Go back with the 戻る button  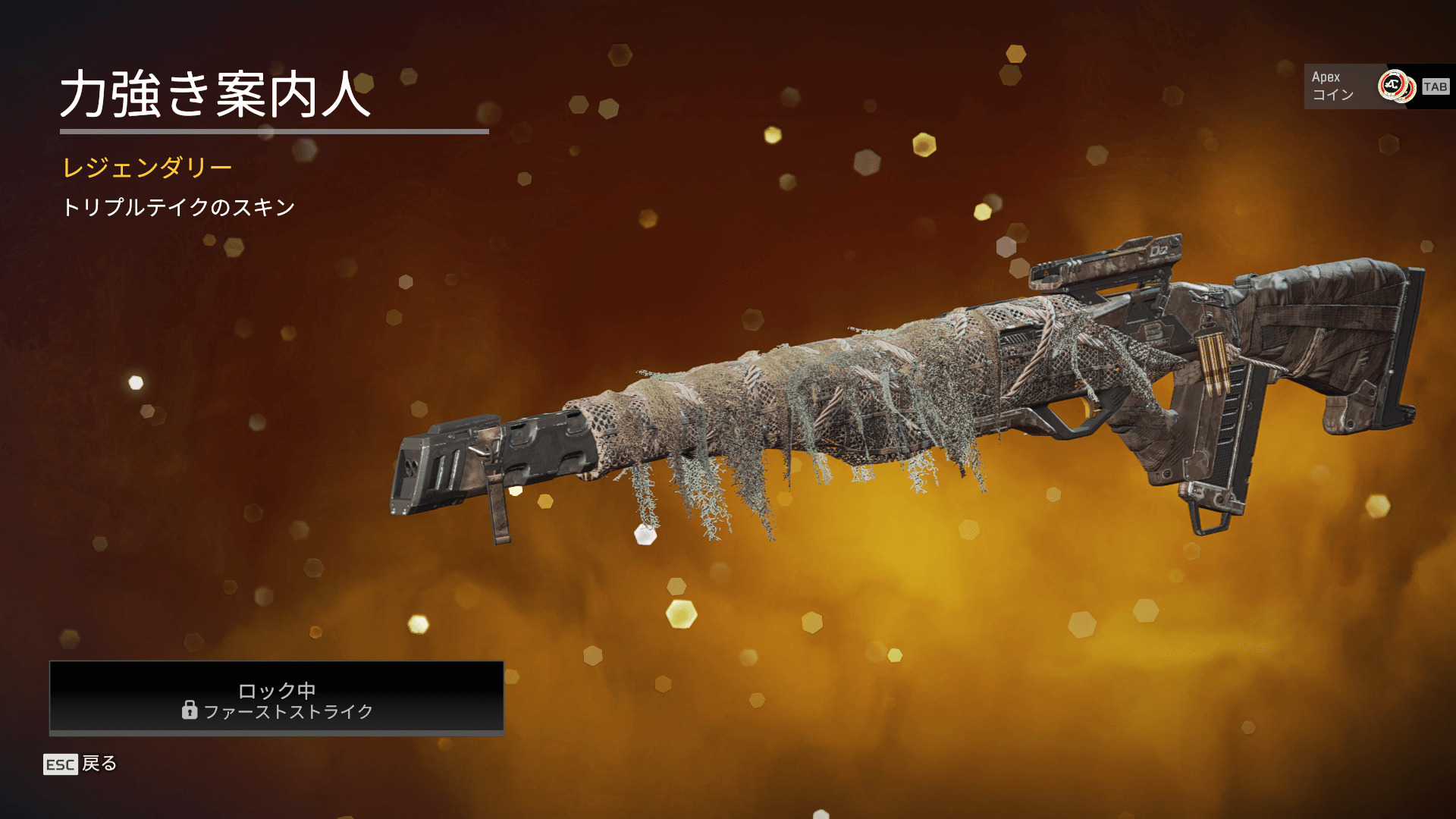[81, 764]
